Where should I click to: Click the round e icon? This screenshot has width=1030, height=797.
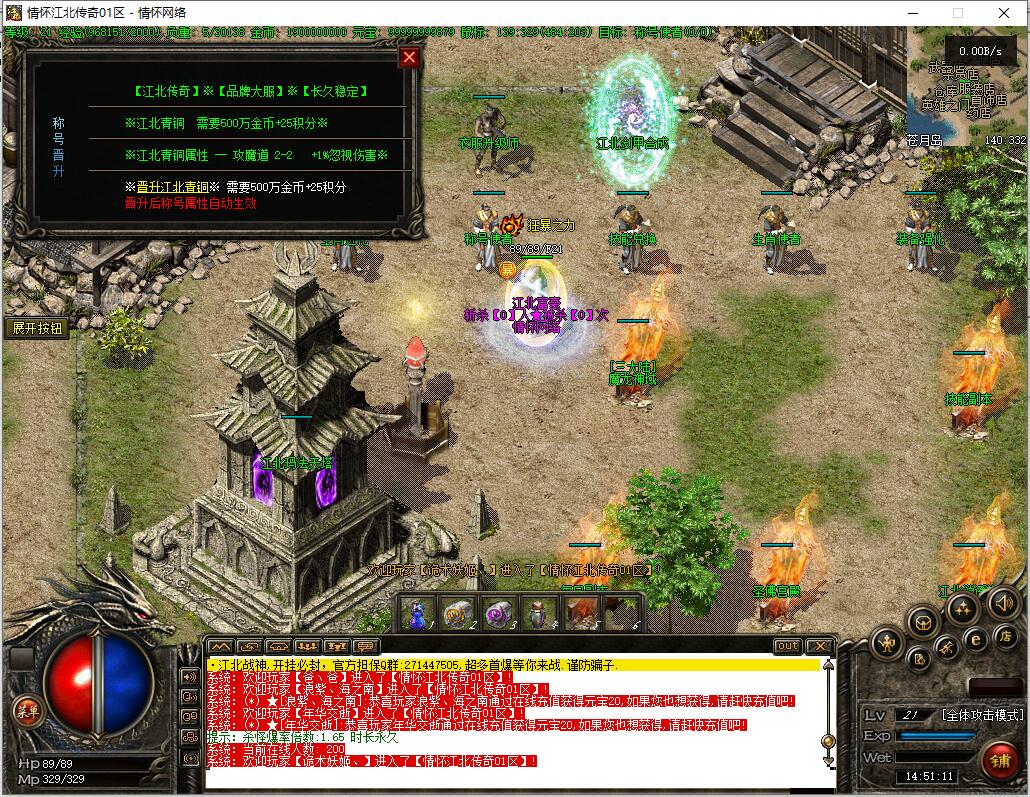click(x=977, y=640)
